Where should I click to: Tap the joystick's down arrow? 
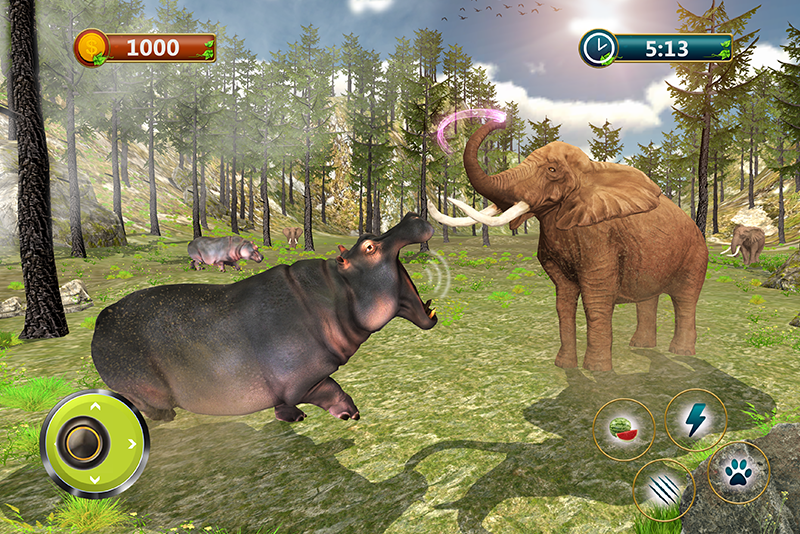(95, 480)
